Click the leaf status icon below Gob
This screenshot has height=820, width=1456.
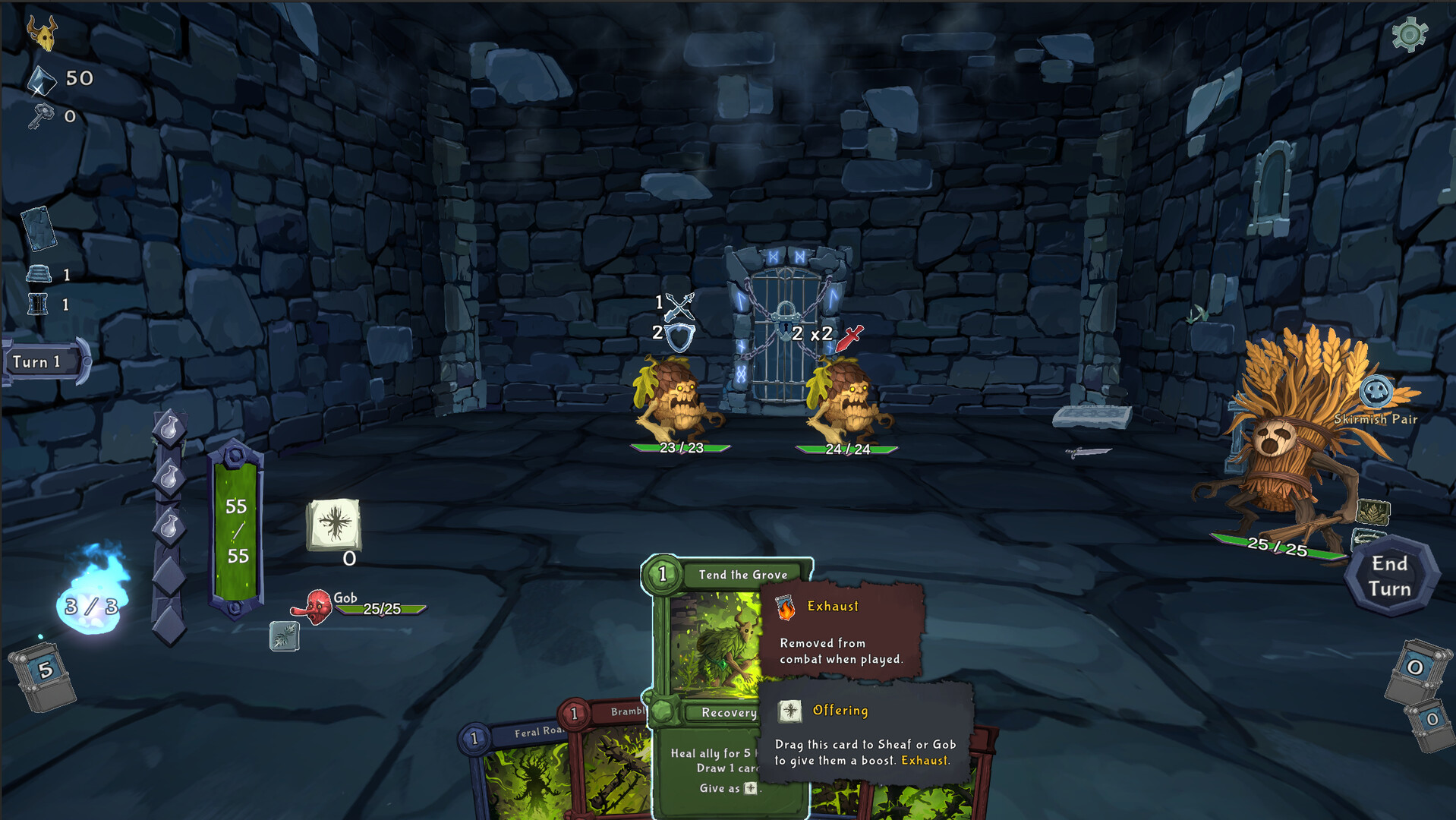(284, 636)
